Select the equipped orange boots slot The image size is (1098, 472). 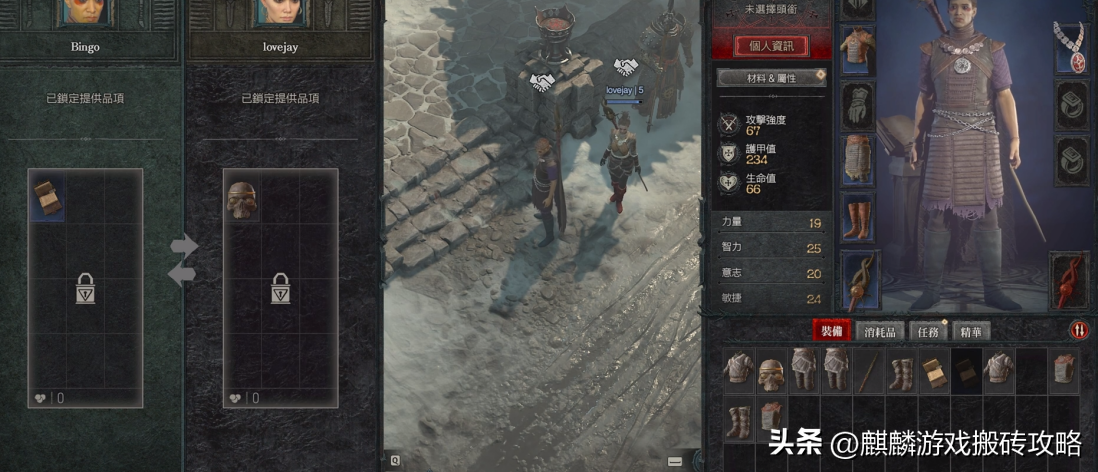click(x=857, y=217)
